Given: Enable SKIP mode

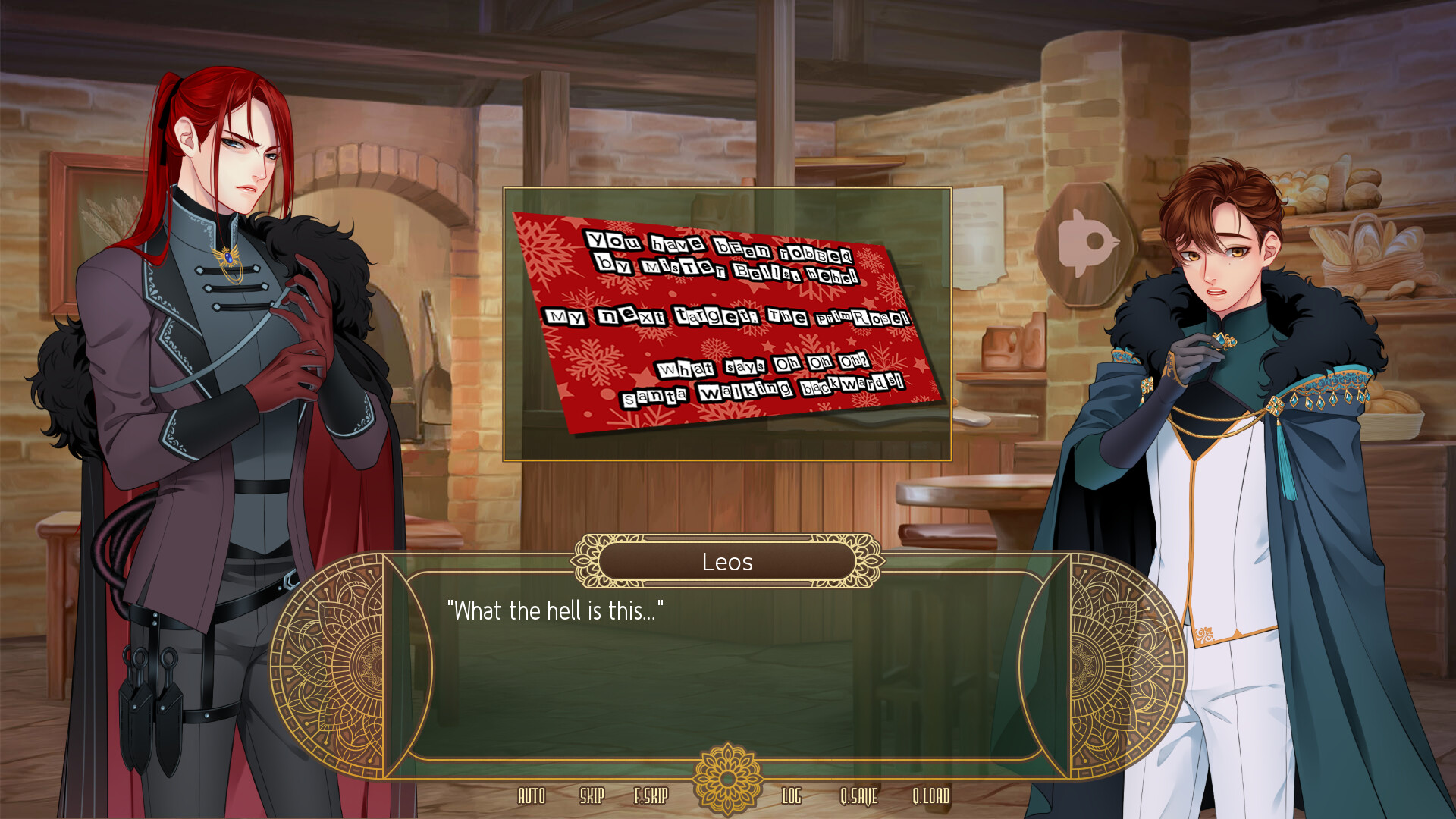Looking at the screenshot, I should pos(592,797).
